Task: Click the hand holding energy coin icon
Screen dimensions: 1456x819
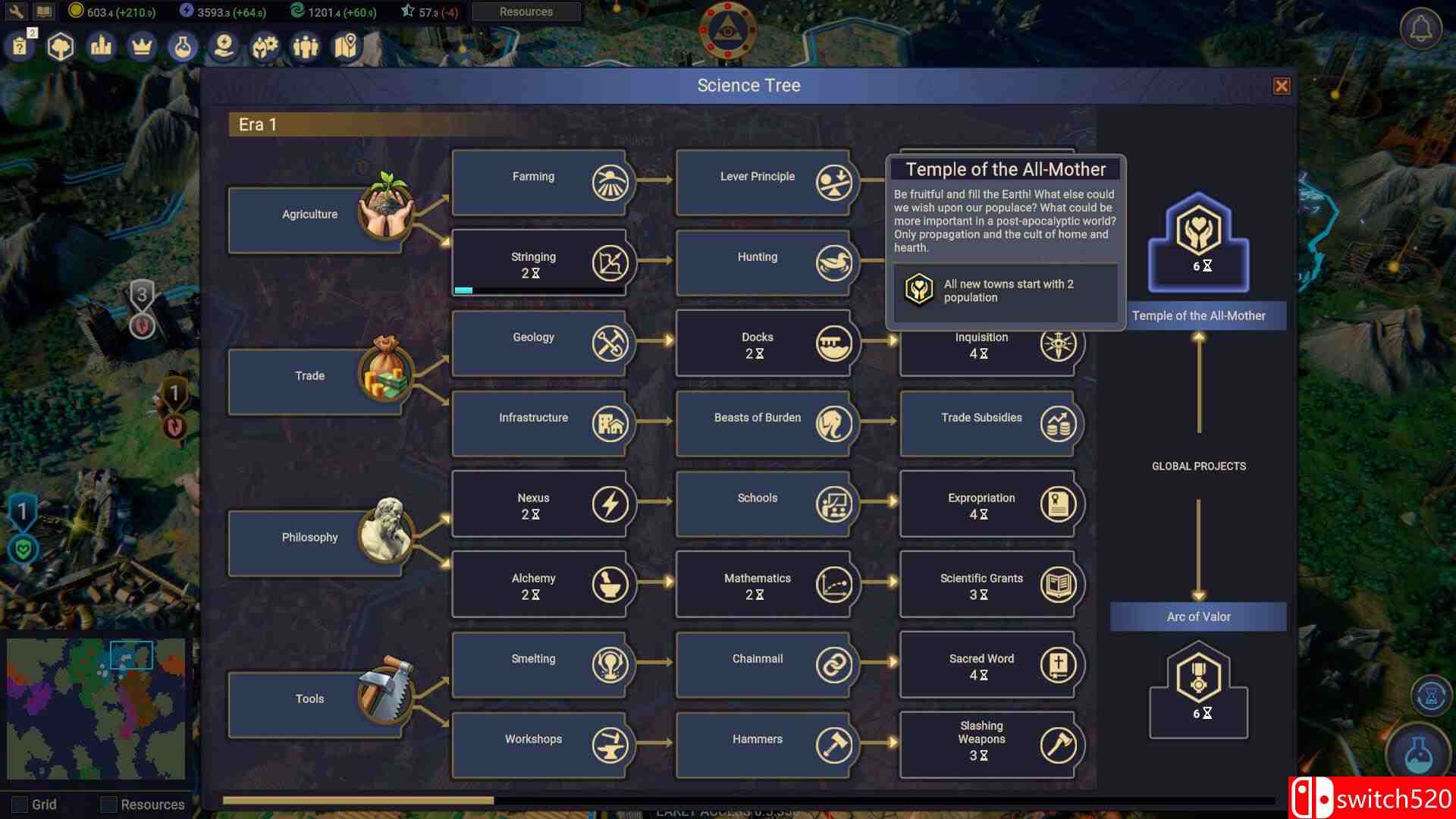Action: point(224,46)
